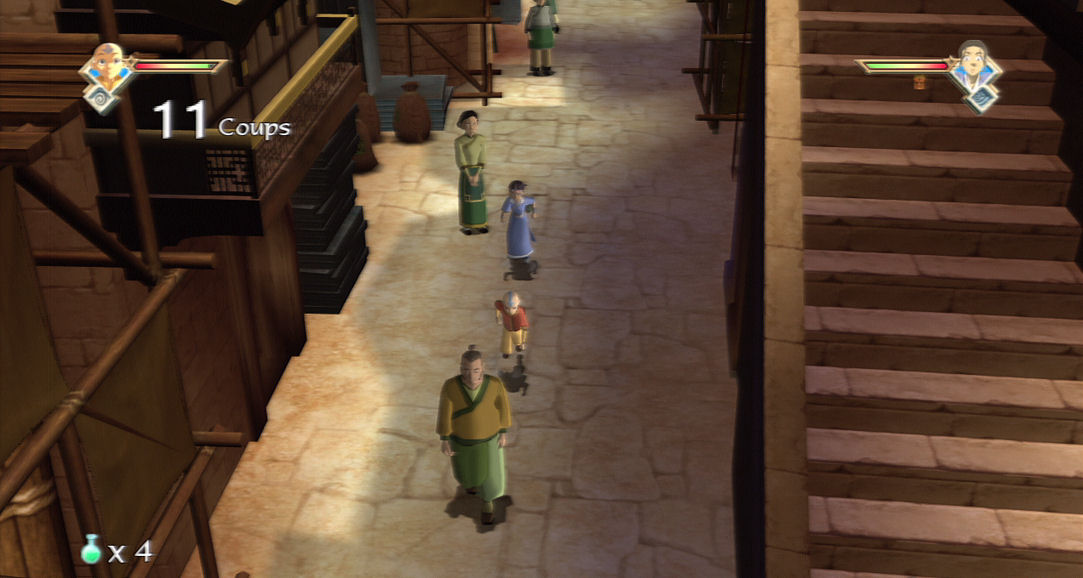Click Aang's airbending element emblem
Image resolution: width=1083 pixels, height=578 pixels.
[102, 98]
